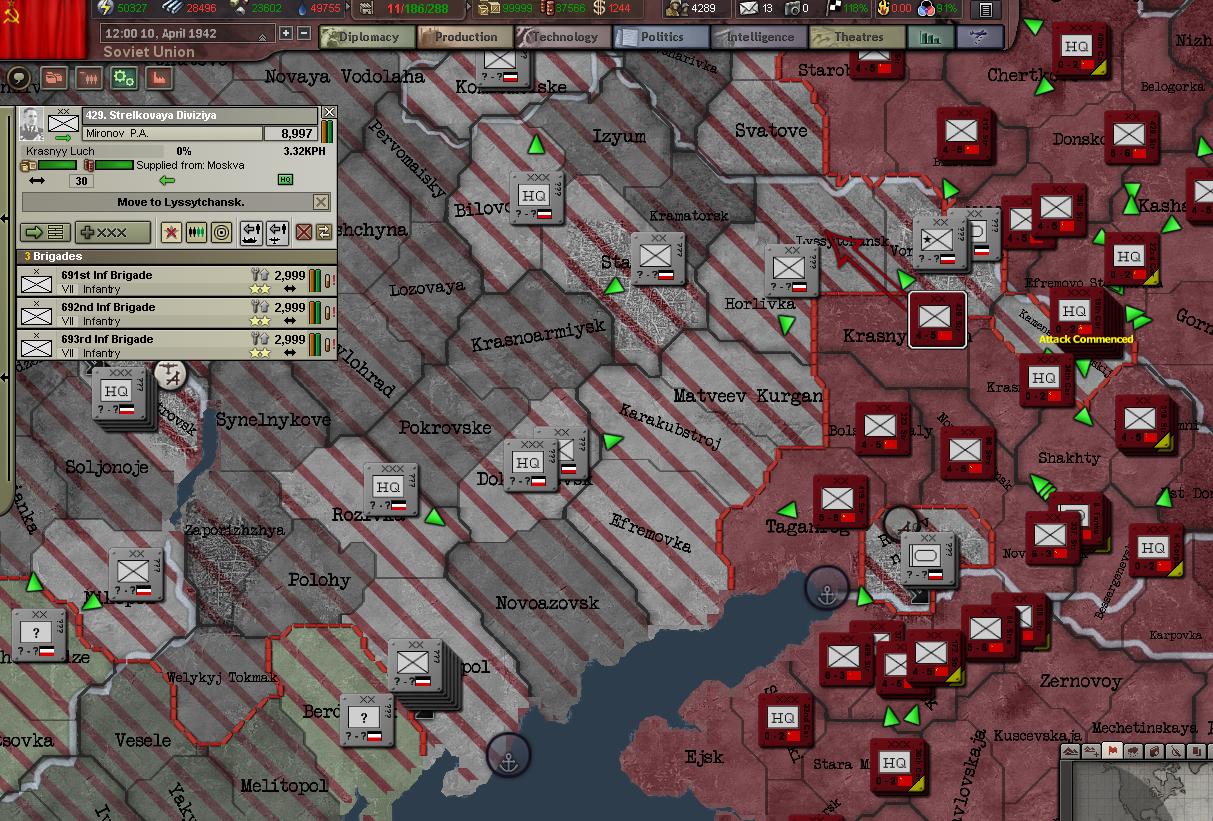
Task: Cancel the Move to Lyssytchansk order
Action: pyautogui.click(x=320, y=202)
